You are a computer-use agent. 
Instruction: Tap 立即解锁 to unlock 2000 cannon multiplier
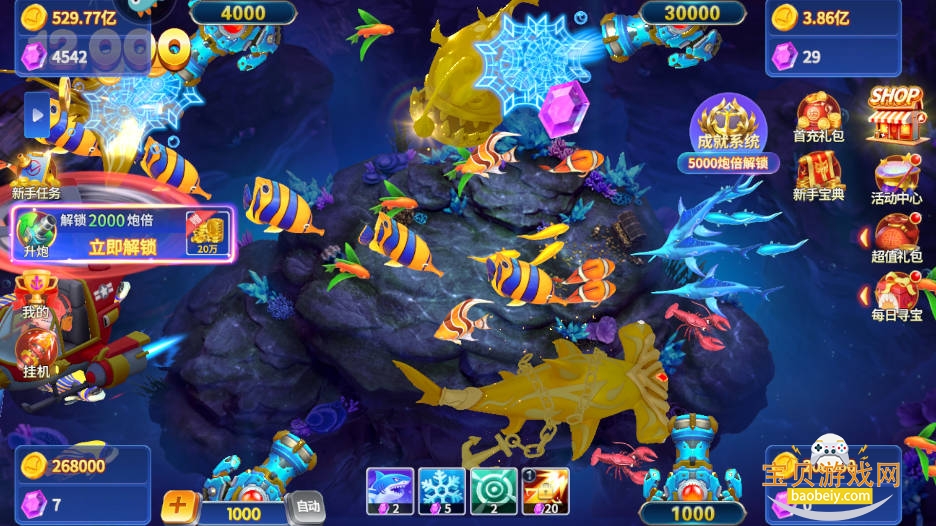(x=122, y=247)
